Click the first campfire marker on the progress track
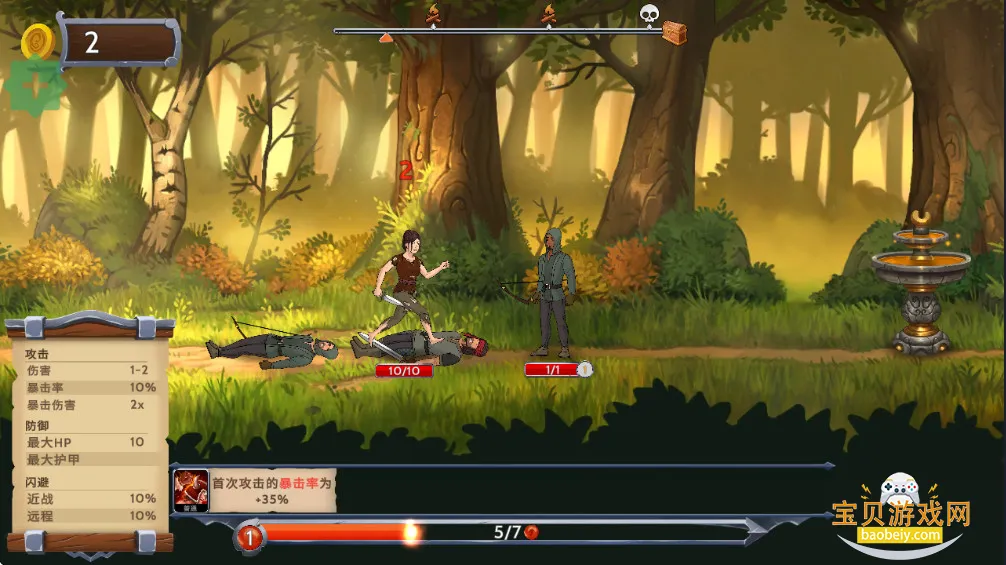 point(433,15)
